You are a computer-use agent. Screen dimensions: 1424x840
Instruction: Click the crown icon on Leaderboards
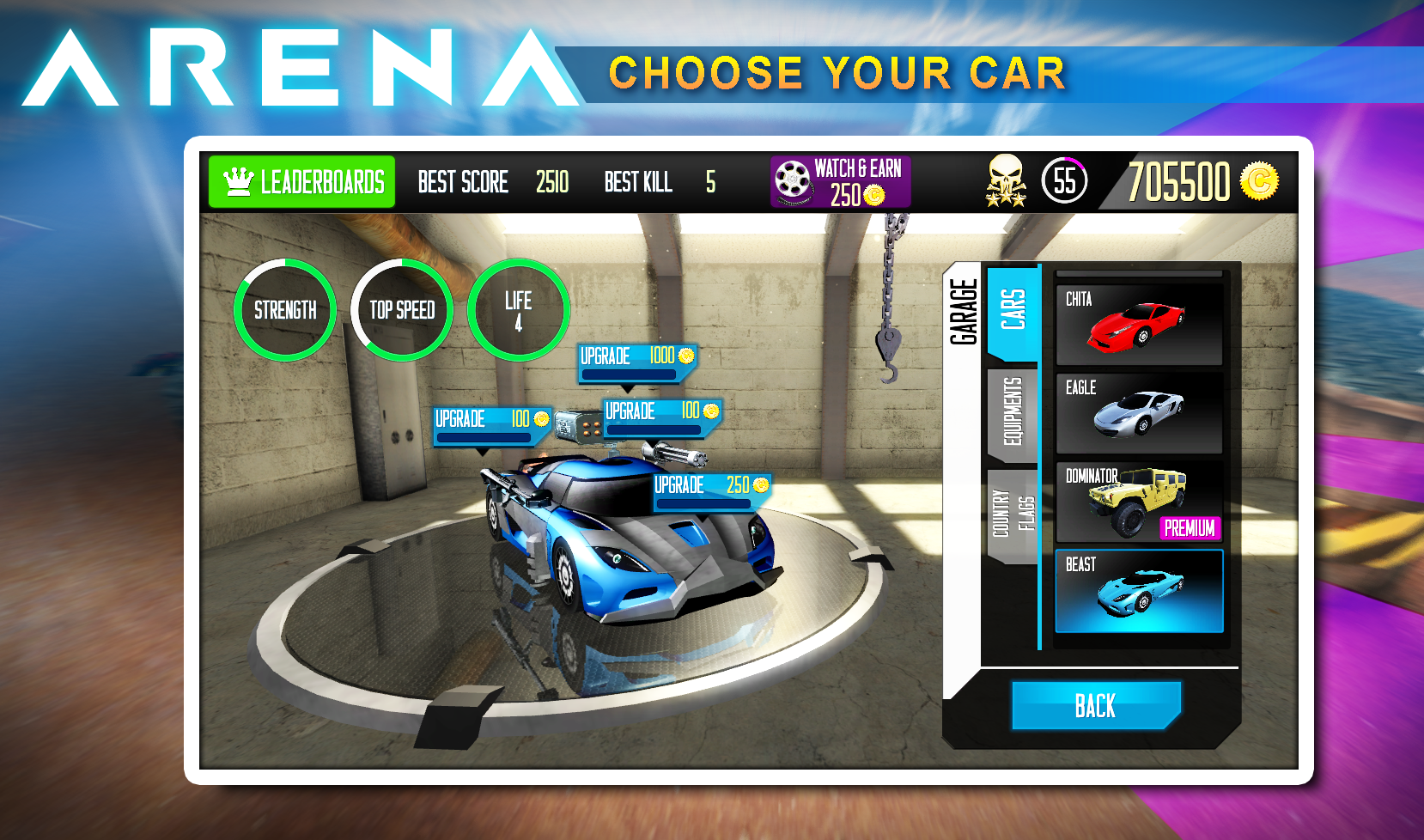pos(240,181)
